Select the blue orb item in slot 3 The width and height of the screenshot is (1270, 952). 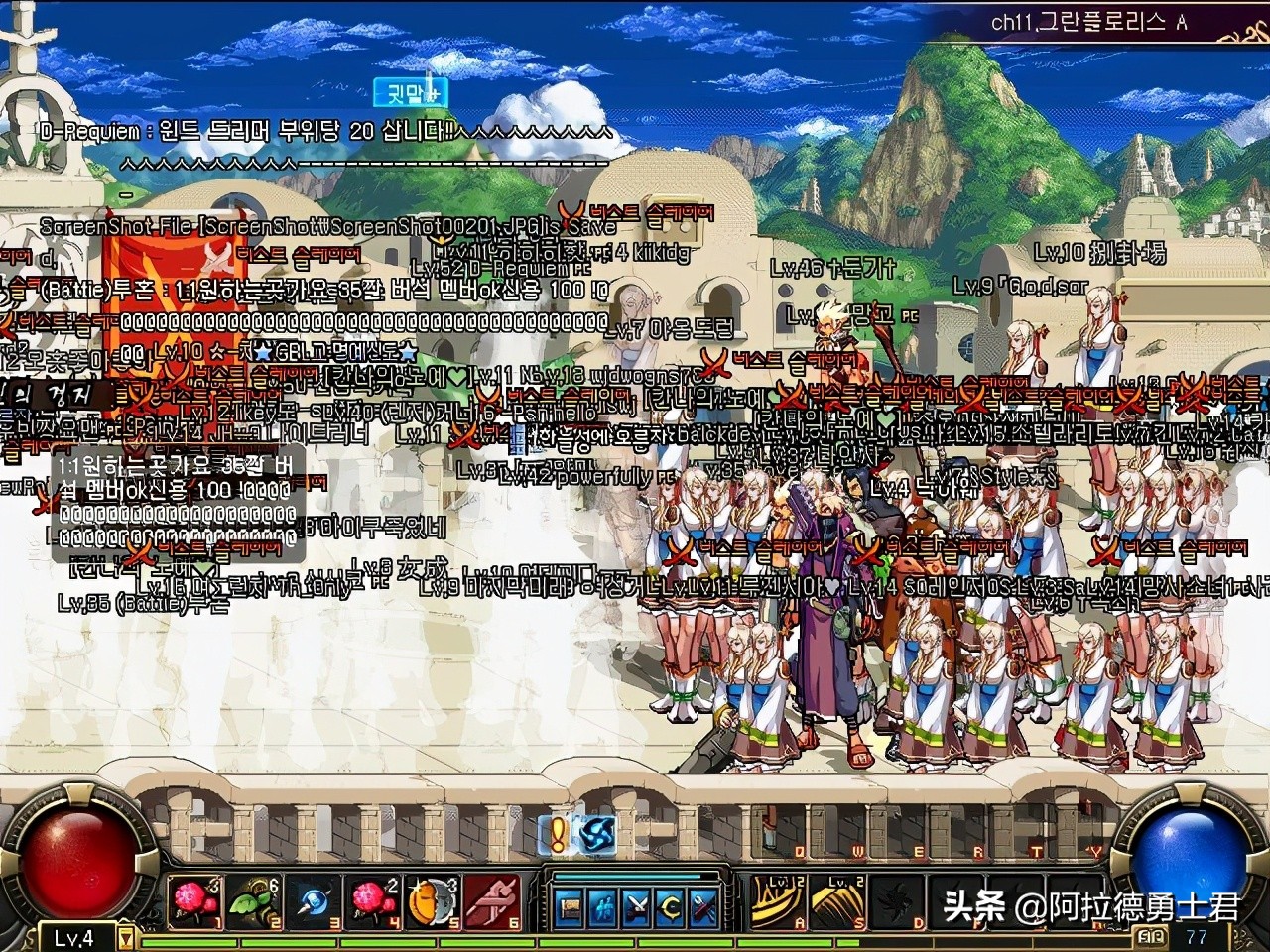coord(315,902)
